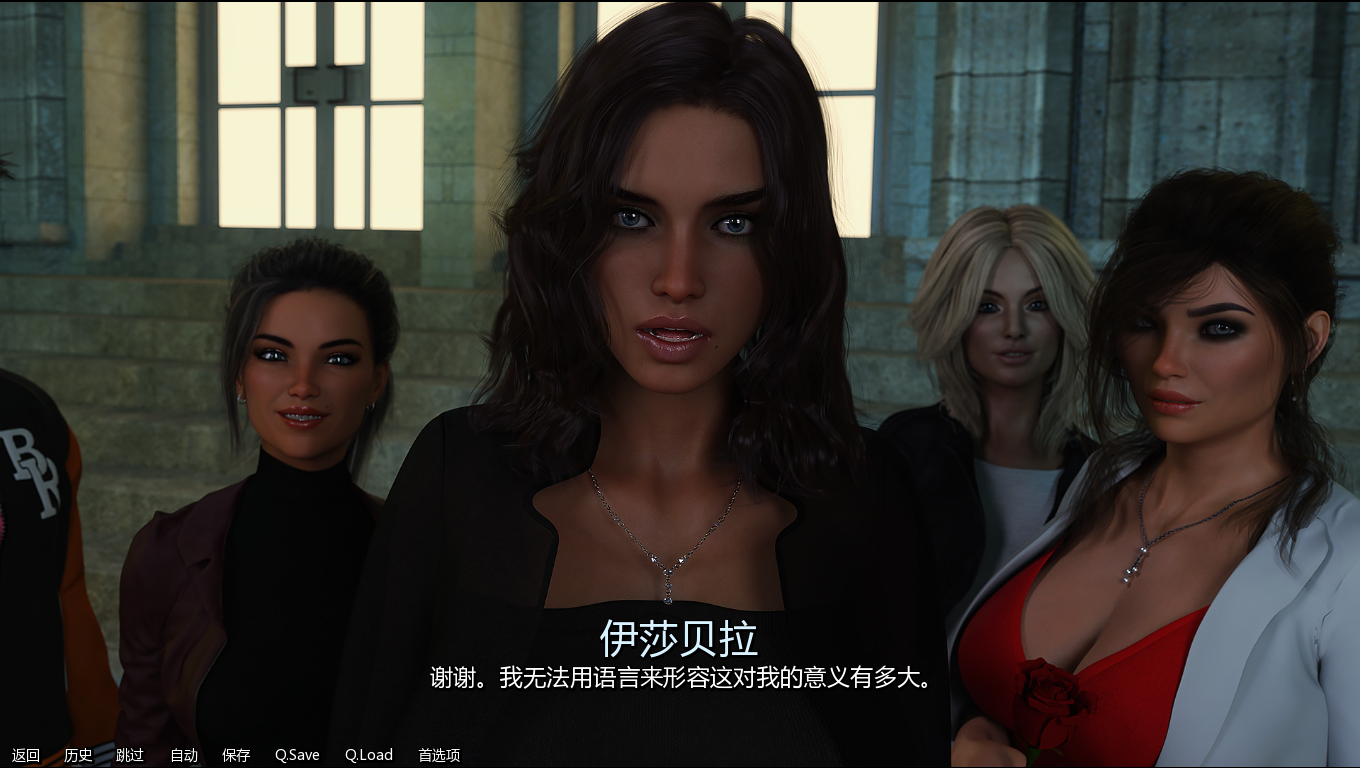Image resolution: width=1360 pixels, height=768 pixels.
Task: Perform a Q.Save quick save
Action: (296, 755)
